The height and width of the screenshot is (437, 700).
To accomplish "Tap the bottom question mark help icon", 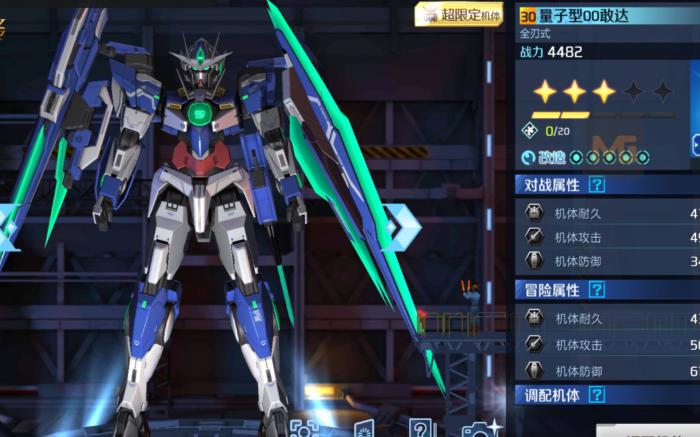I will click(x=422, y=430).
